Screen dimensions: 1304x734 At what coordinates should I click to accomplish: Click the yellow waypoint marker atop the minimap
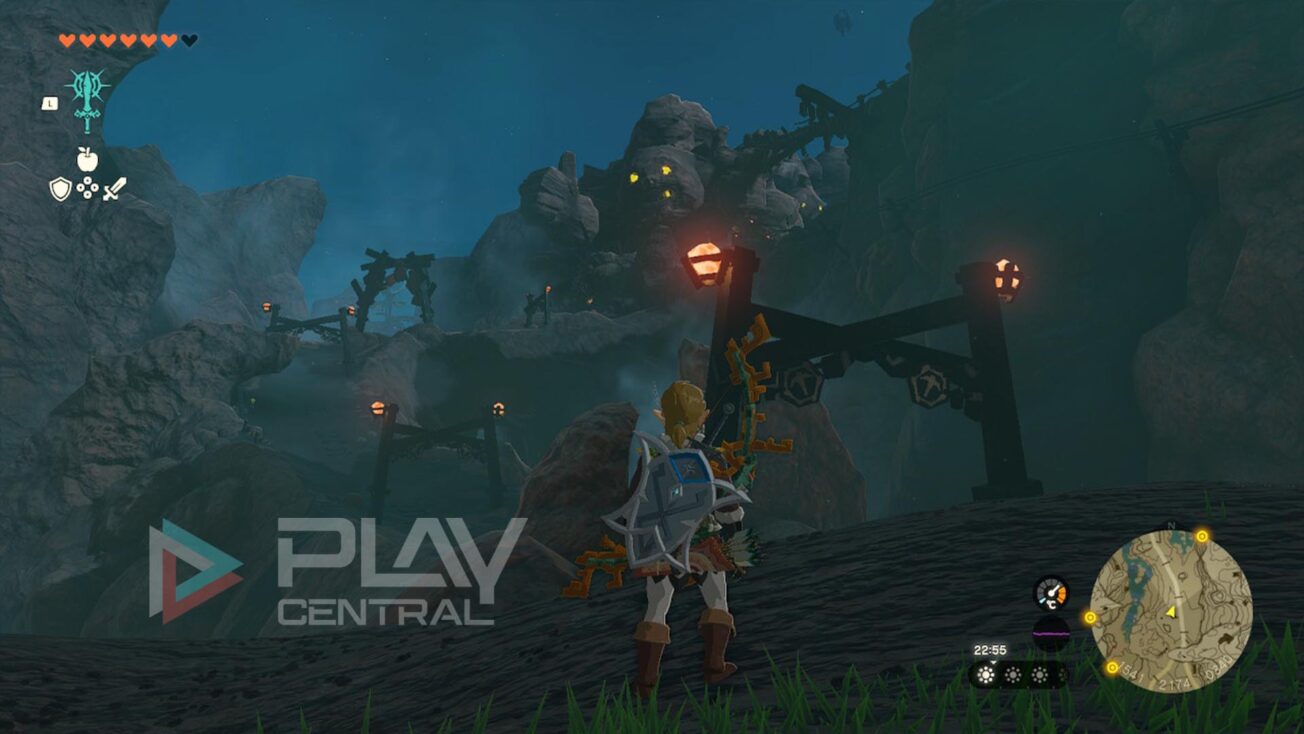(1202, 536)
